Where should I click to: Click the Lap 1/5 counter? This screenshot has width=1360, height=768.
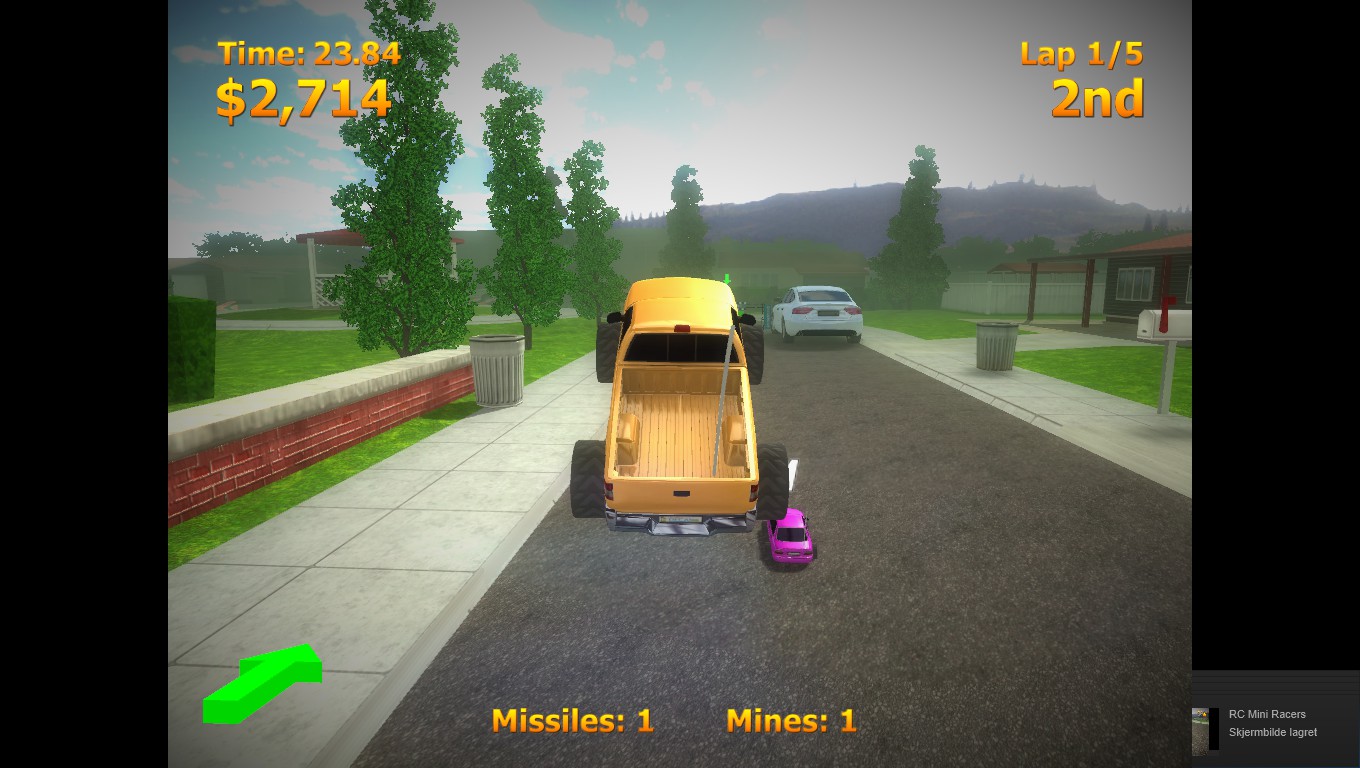(x=1080, y=54)
